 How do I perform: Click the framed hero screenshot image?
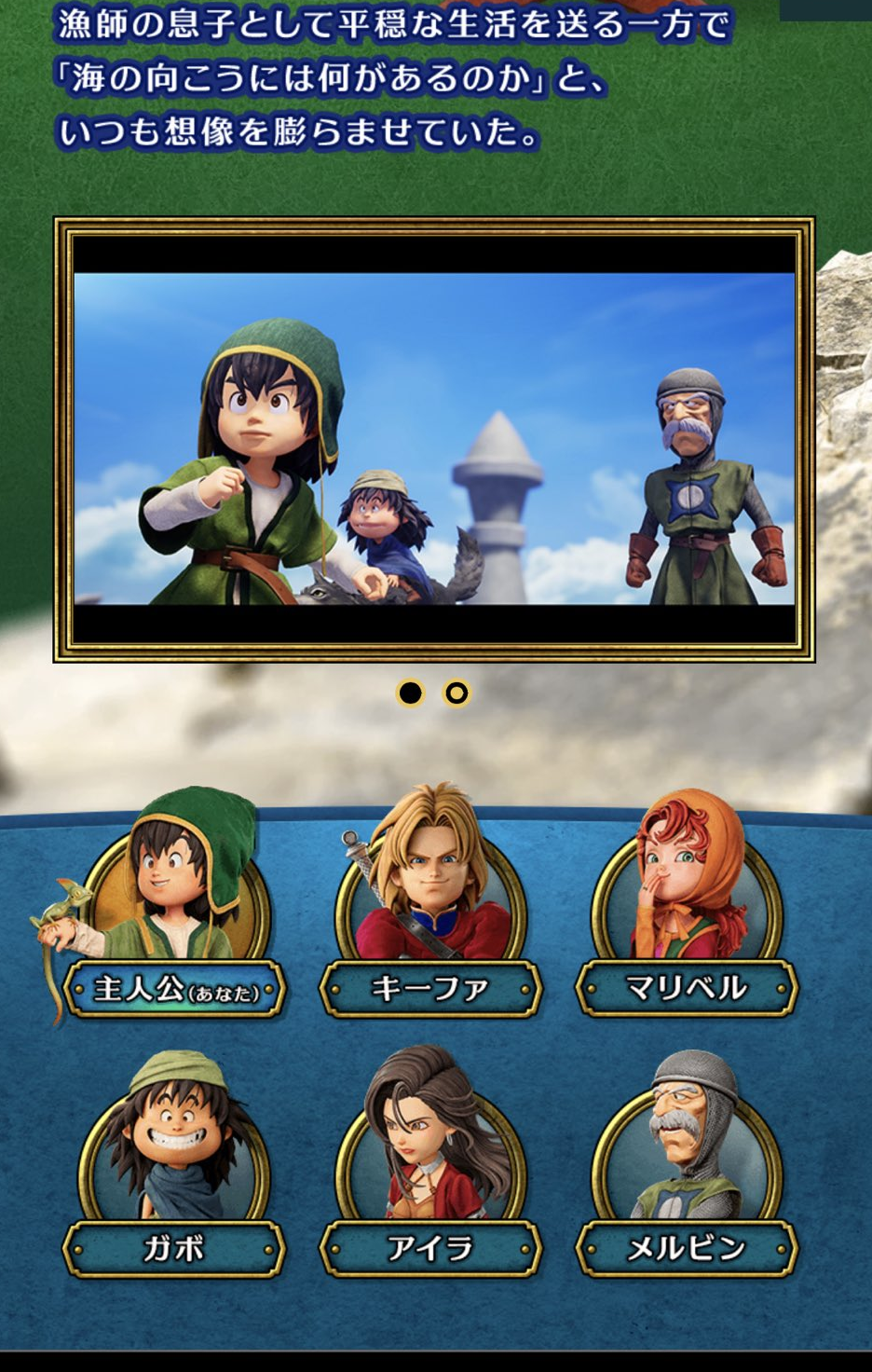pos(434,439)
